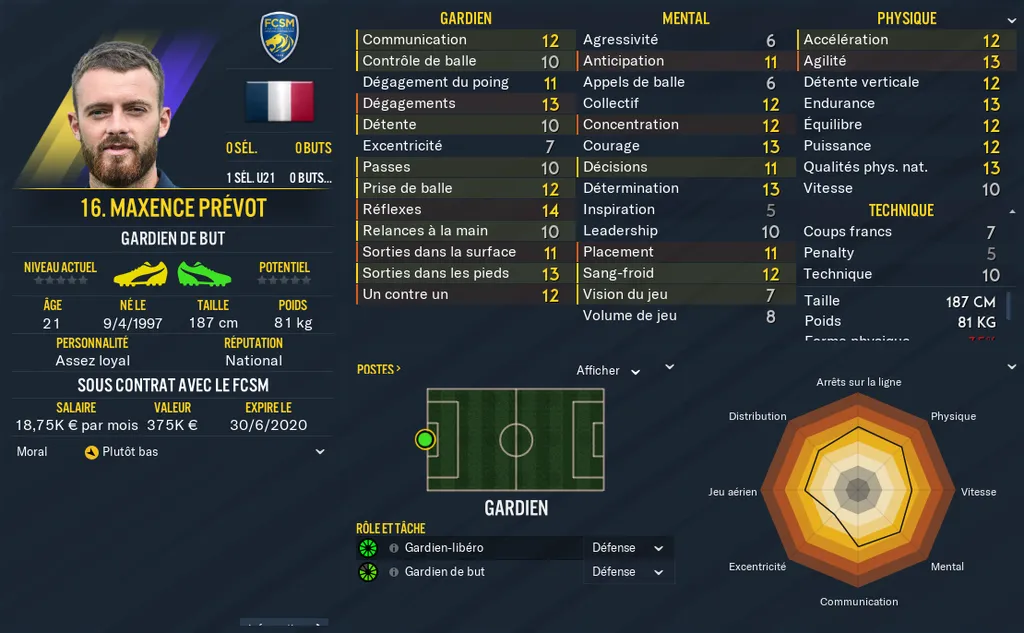The image size is (1024, 633).
Task: Click the FCSM club badge
Action: [x=279, y=38]
